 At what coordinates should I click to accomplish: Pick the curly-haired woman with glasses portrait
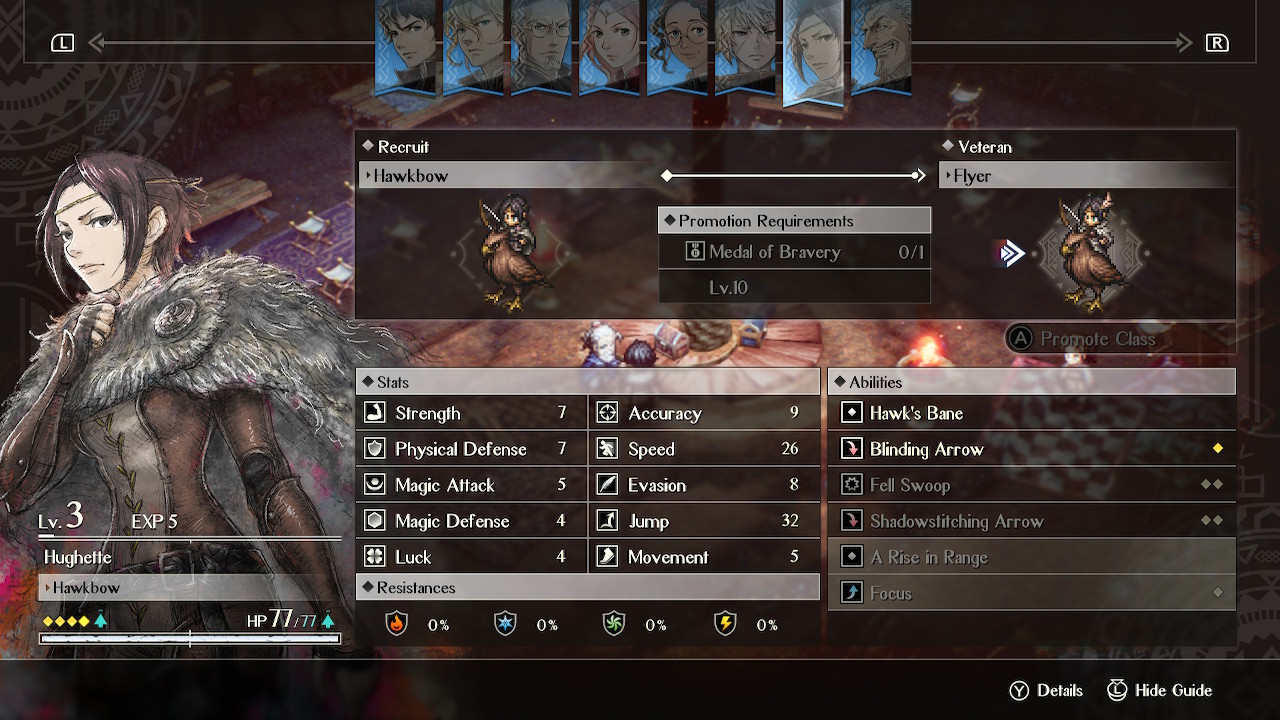pyautogui.click(x=677, y=47)
